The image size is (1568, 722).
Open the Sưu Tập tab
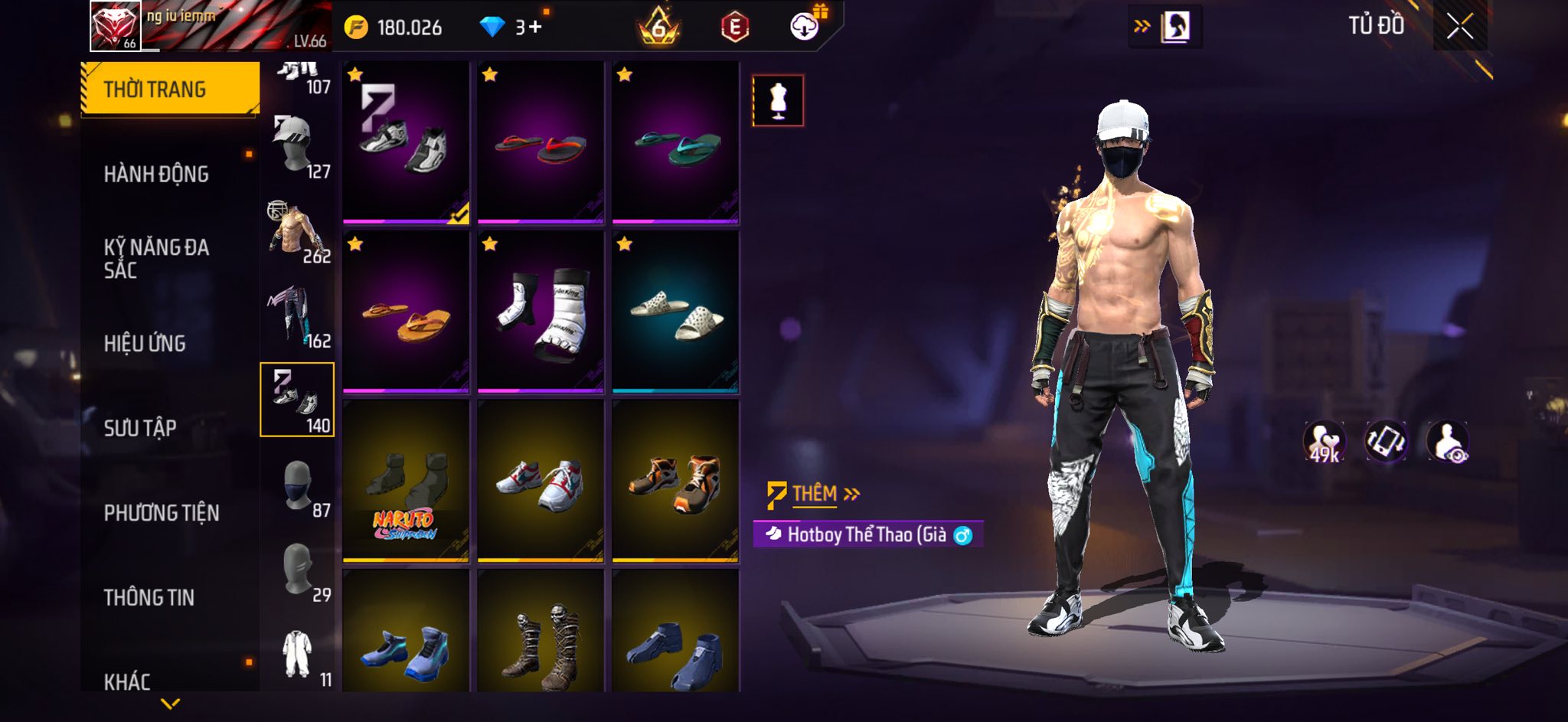pos(140,428)
